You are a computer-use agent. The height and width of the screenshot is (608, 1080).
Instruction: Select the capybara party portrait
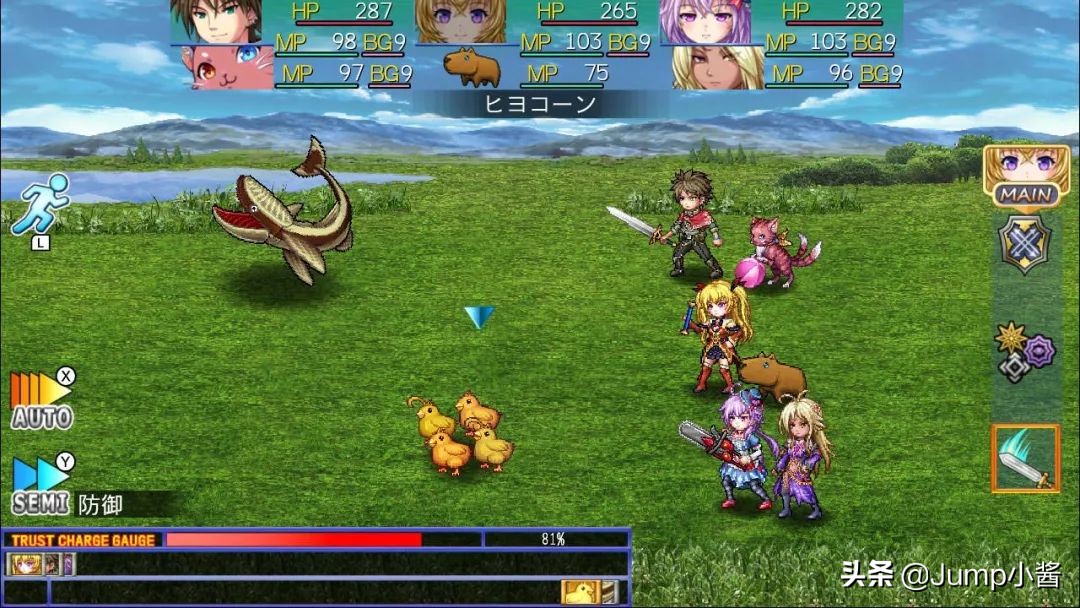472,68
